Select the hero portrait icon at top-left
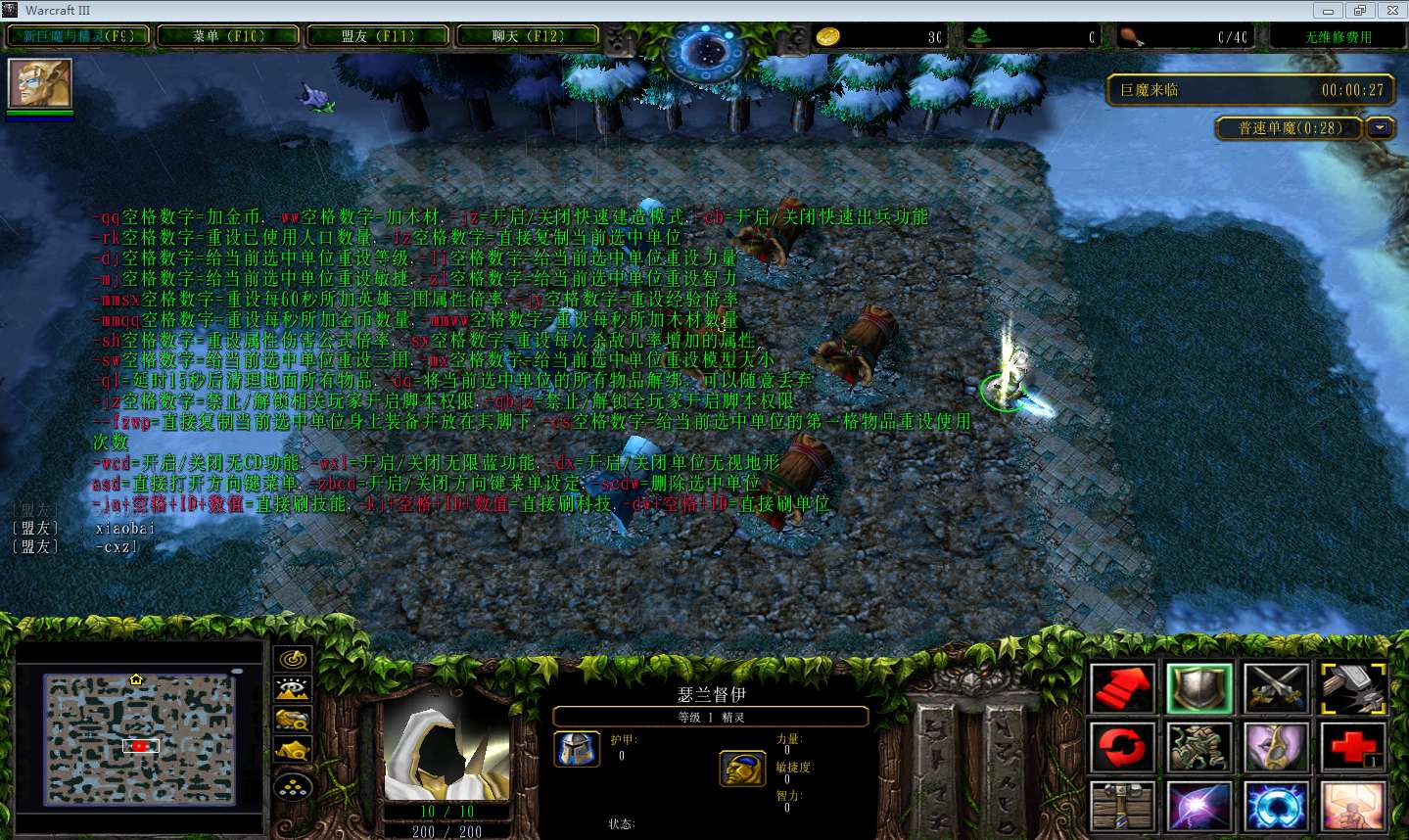The image size is (1409, 840). pyautogui.click(x=40, y=84)
